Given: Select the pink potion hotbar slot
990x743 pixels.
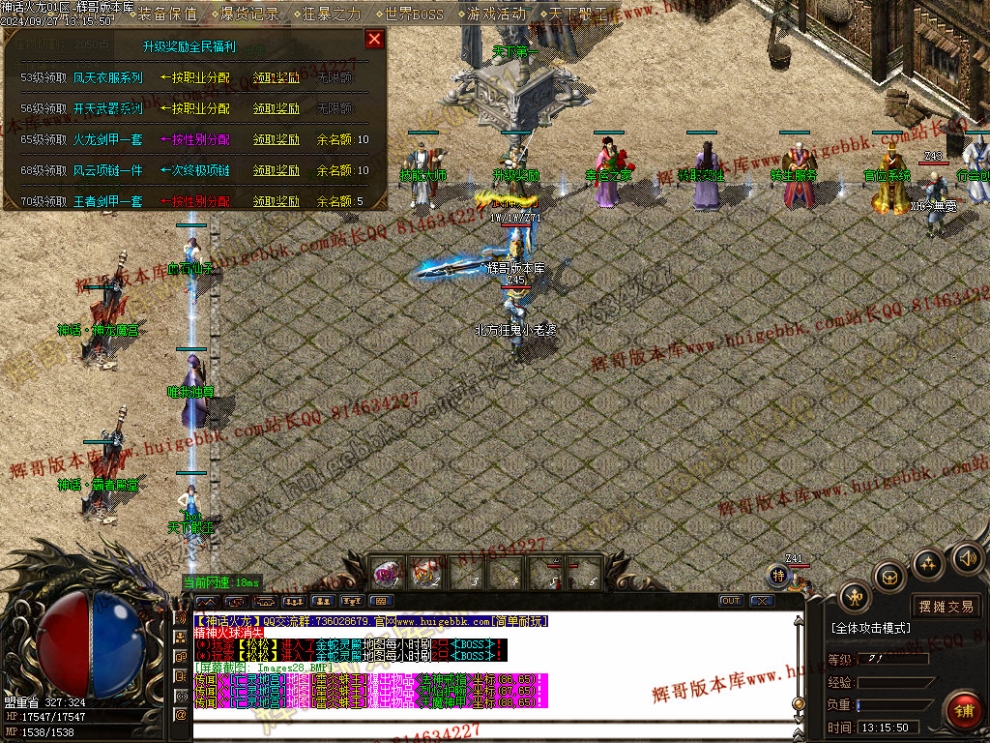Looking at the screenshot, I should point(386,573).
